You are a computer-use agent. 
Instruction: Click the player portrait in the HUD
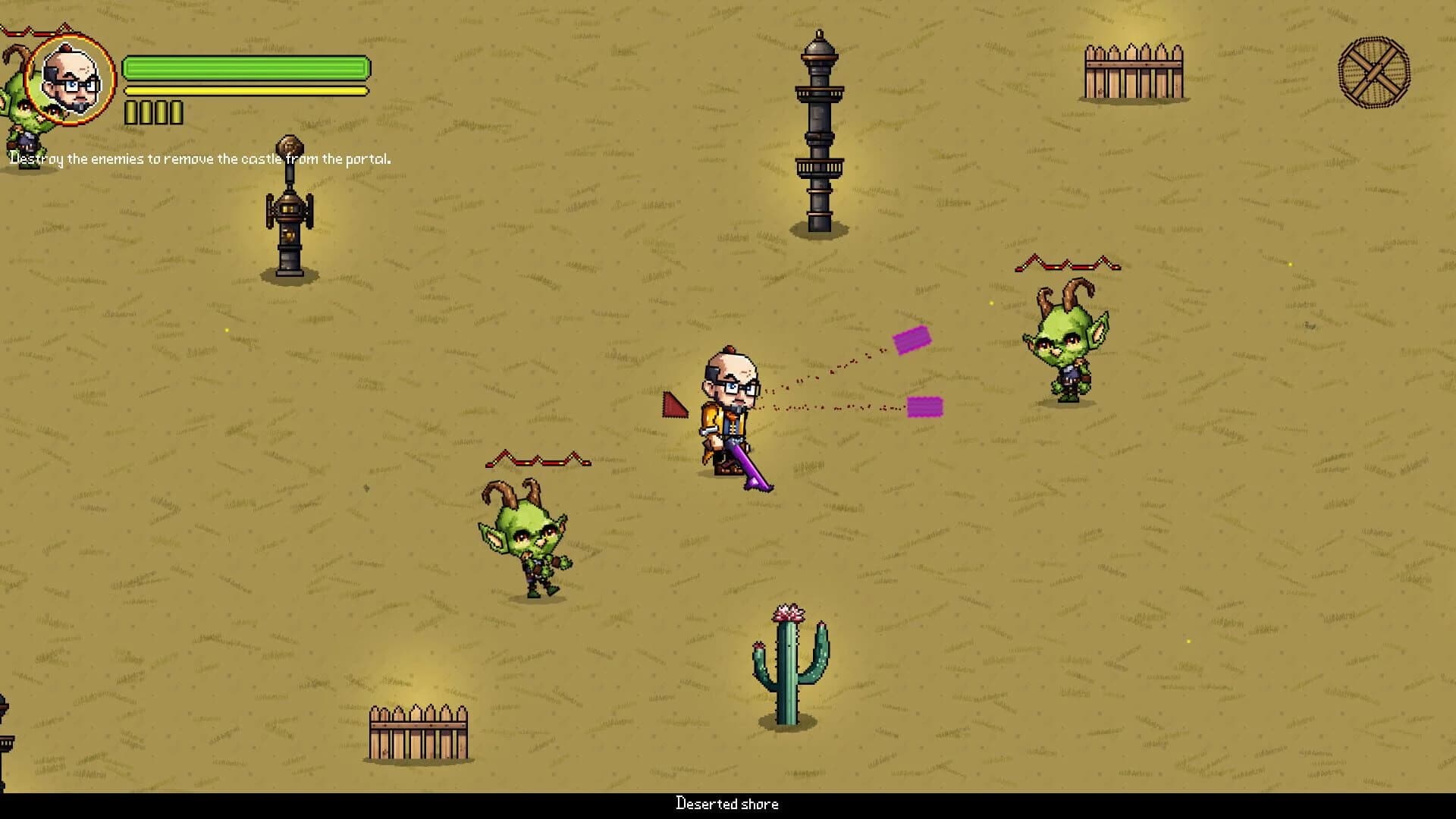(x=71, y=78)
